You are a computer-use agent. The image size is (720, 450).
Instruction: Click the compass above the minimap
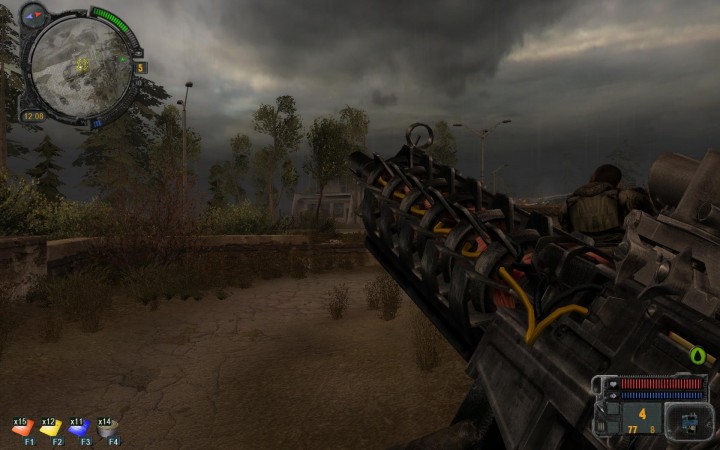(35, 14)
